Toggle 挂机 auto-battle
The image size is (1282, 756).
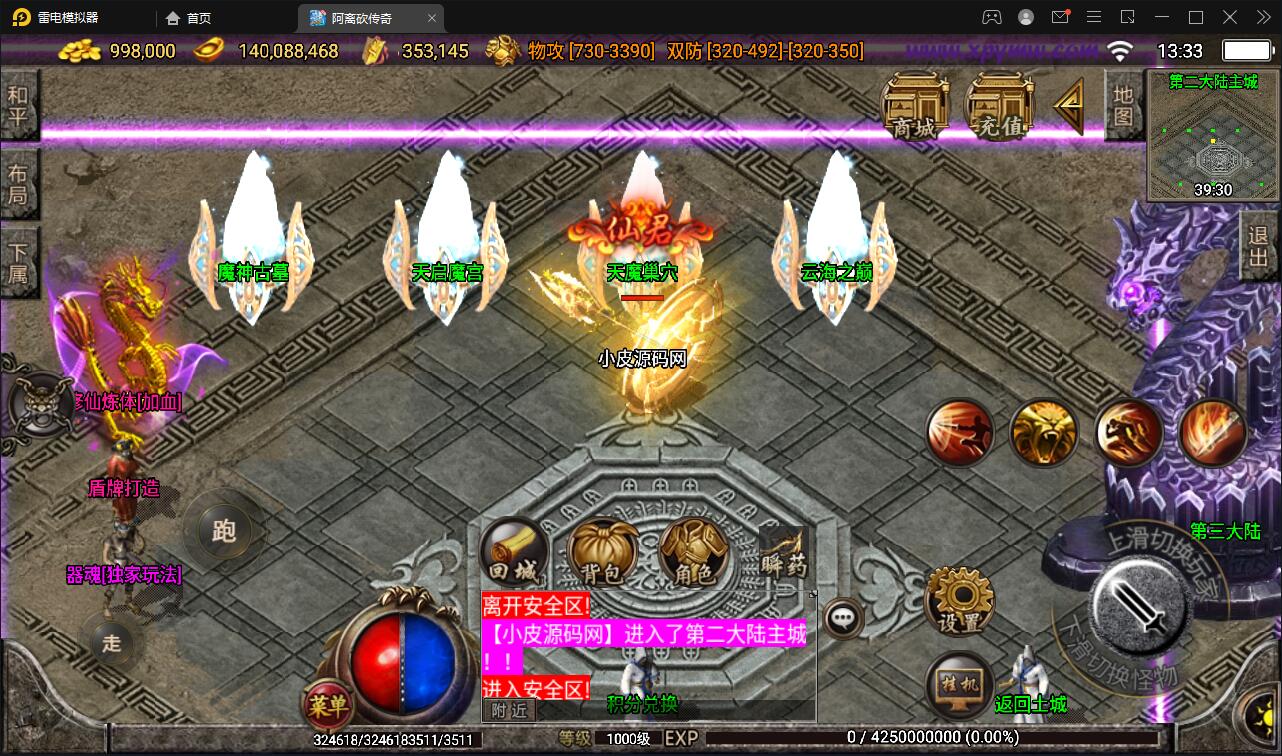pyautogui.click(x=959, y=685)
